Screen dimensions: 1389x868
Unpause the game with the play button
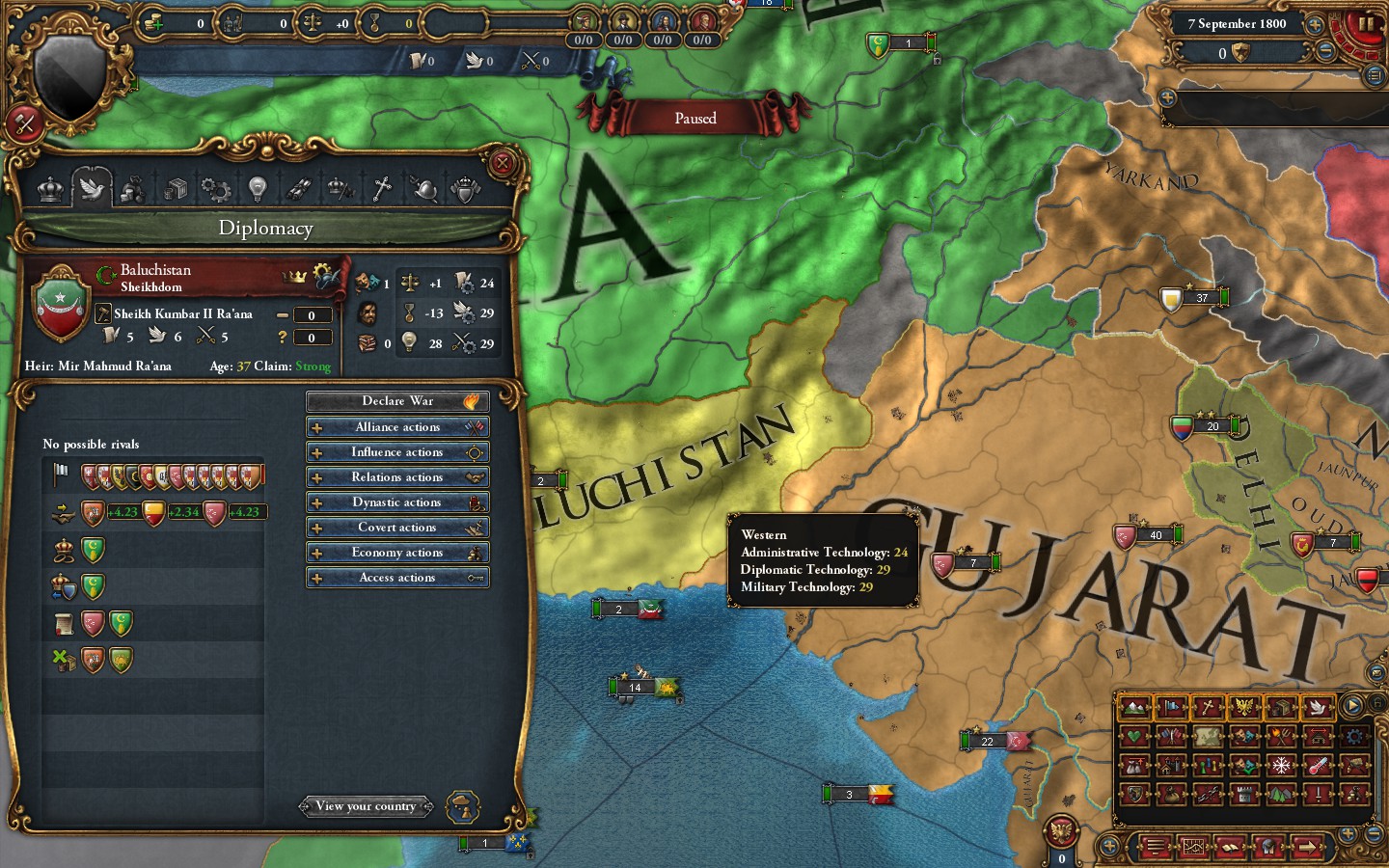[x=1353, y=707]
